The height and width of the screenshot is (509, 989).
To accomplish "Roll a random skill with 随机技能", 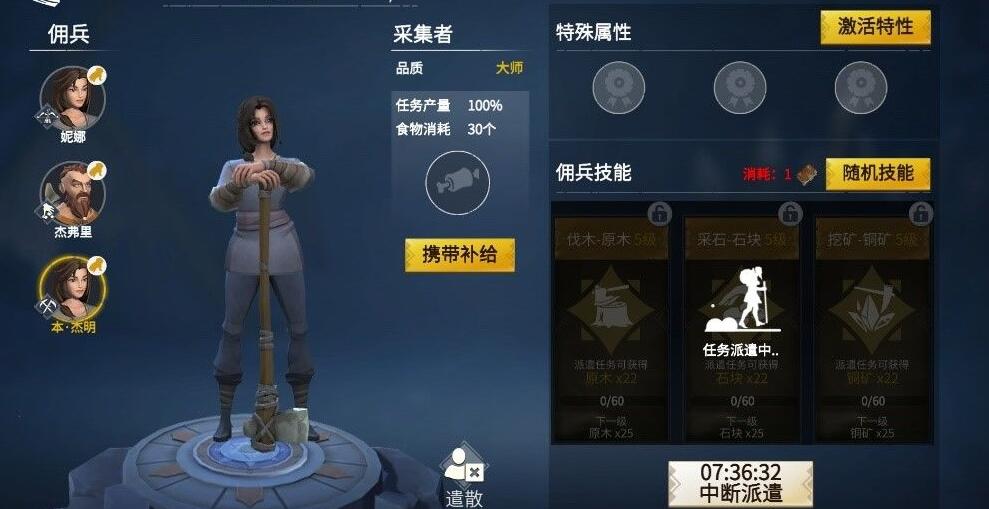I will (x=877, y=173).
